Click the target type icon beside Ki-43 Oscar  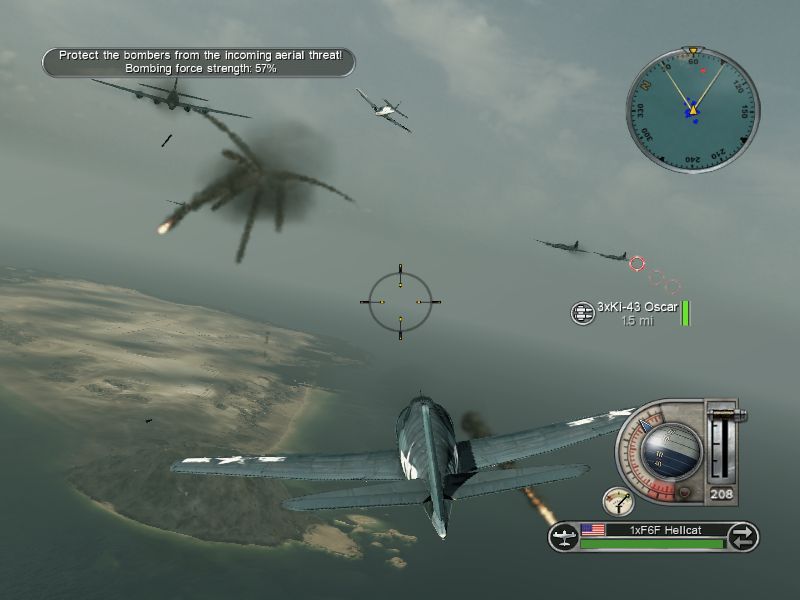pyautogui.click(x=582, y=313)
